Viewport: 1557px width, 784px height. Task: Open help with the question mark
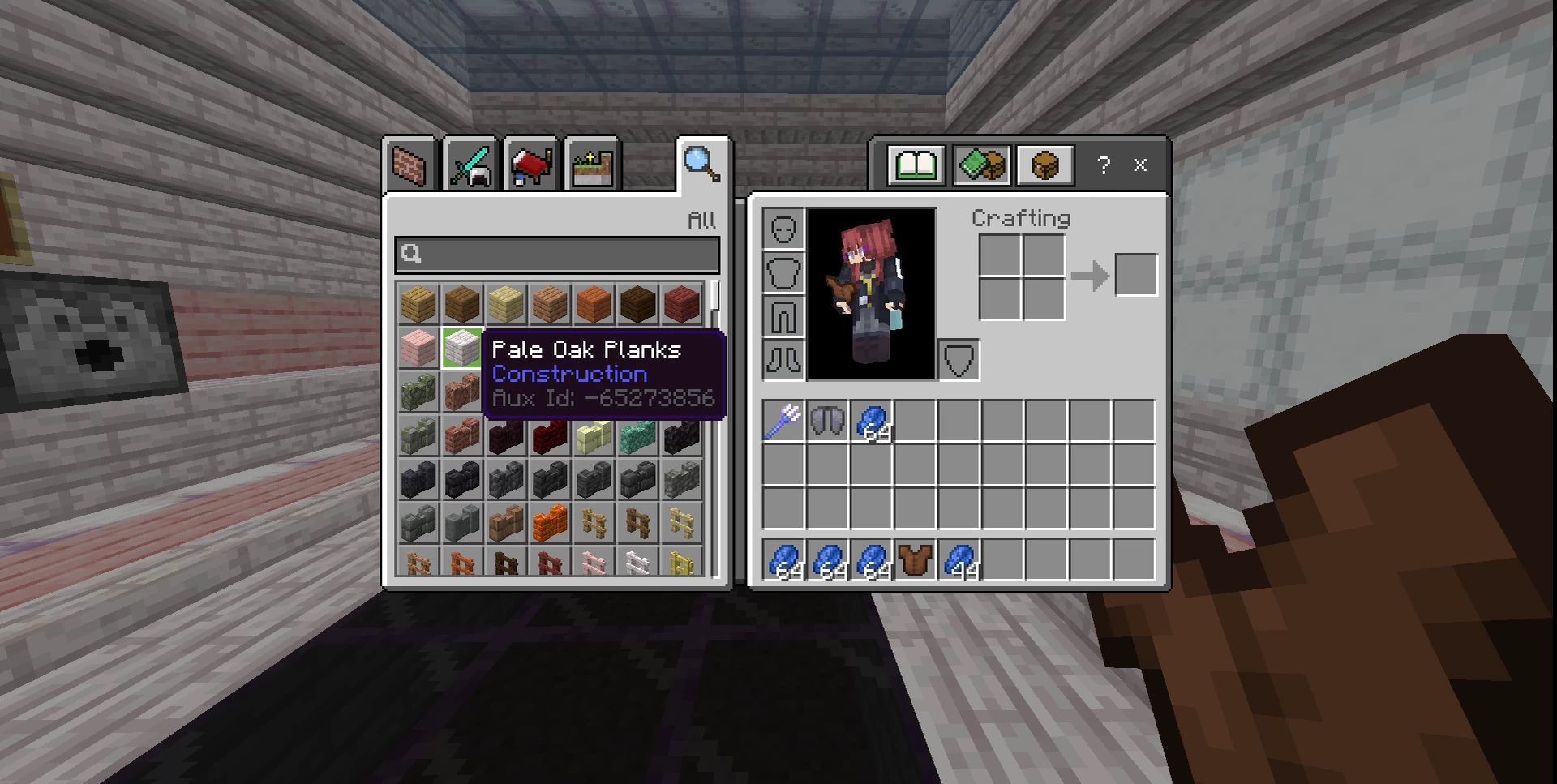pos(1103,165)
